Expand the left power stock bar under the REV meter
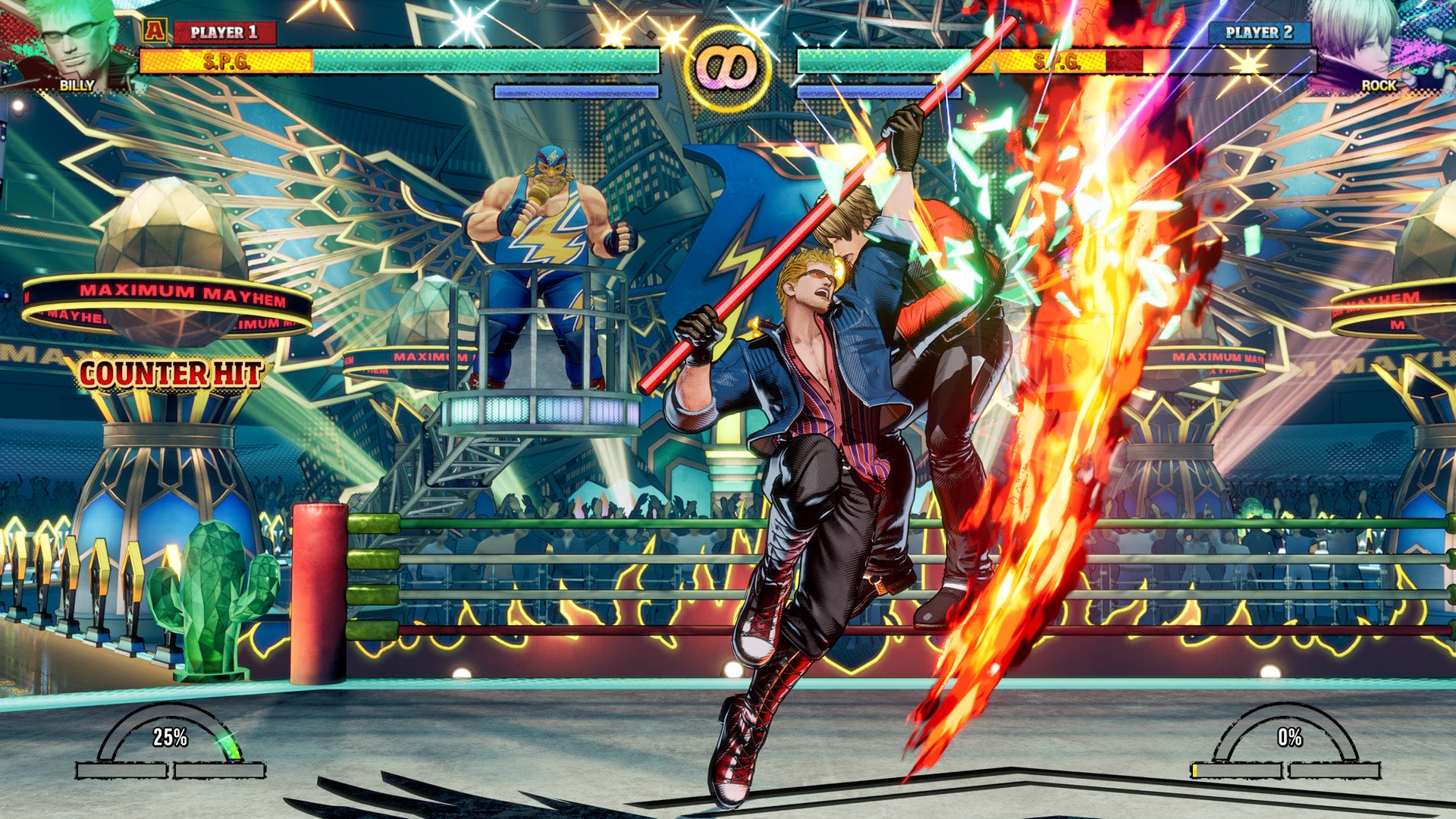Viewport: 1456px width, 819px height. point(121,770)
